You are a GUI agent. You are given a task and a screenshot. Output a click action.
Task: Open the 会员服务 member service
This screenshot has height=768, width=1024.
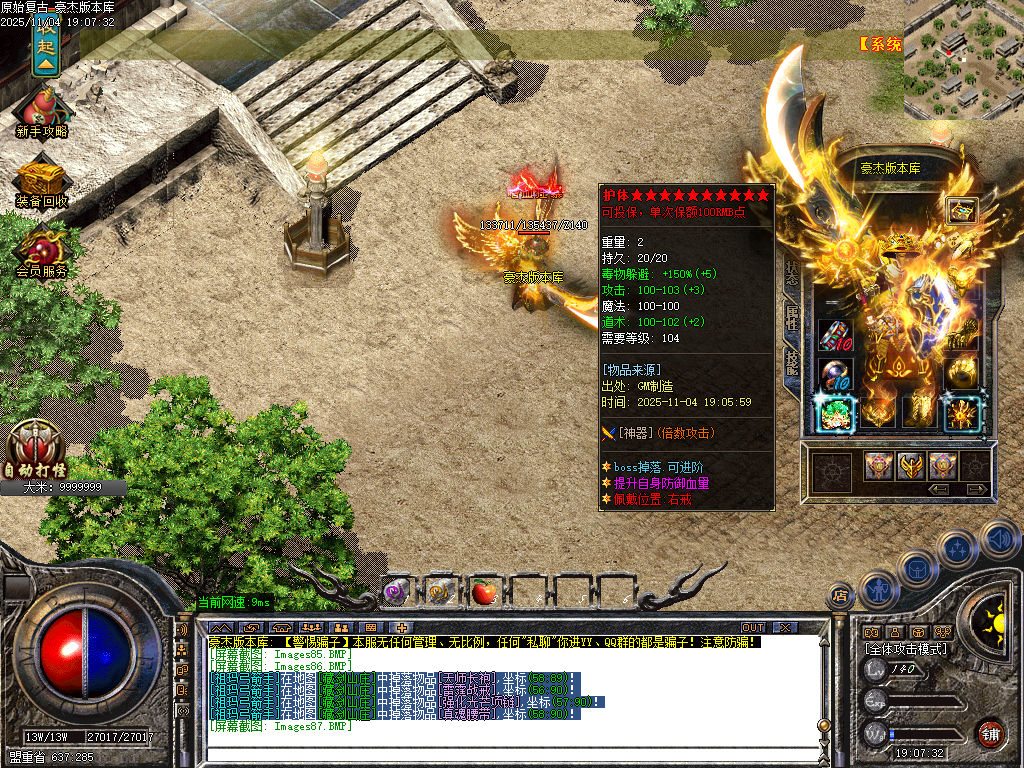(42, 250)
